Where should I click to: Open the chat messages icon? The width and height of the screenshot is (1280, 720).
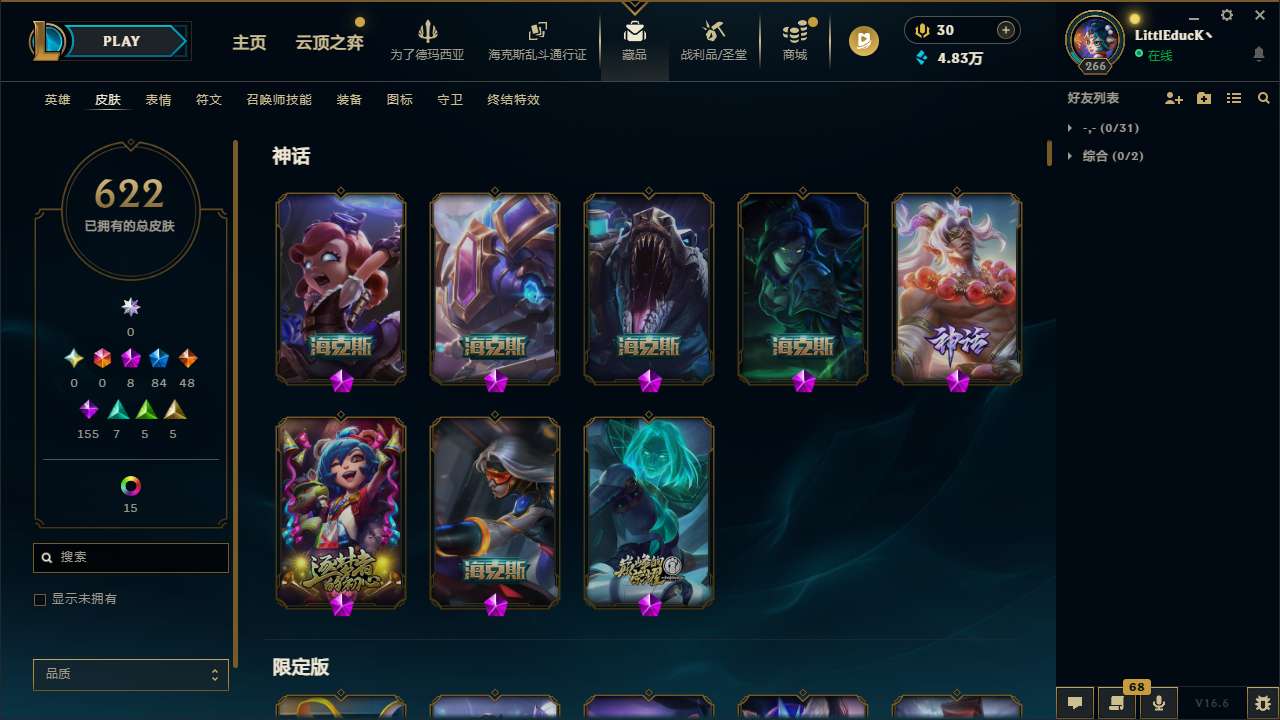[x=1075, y=703]
